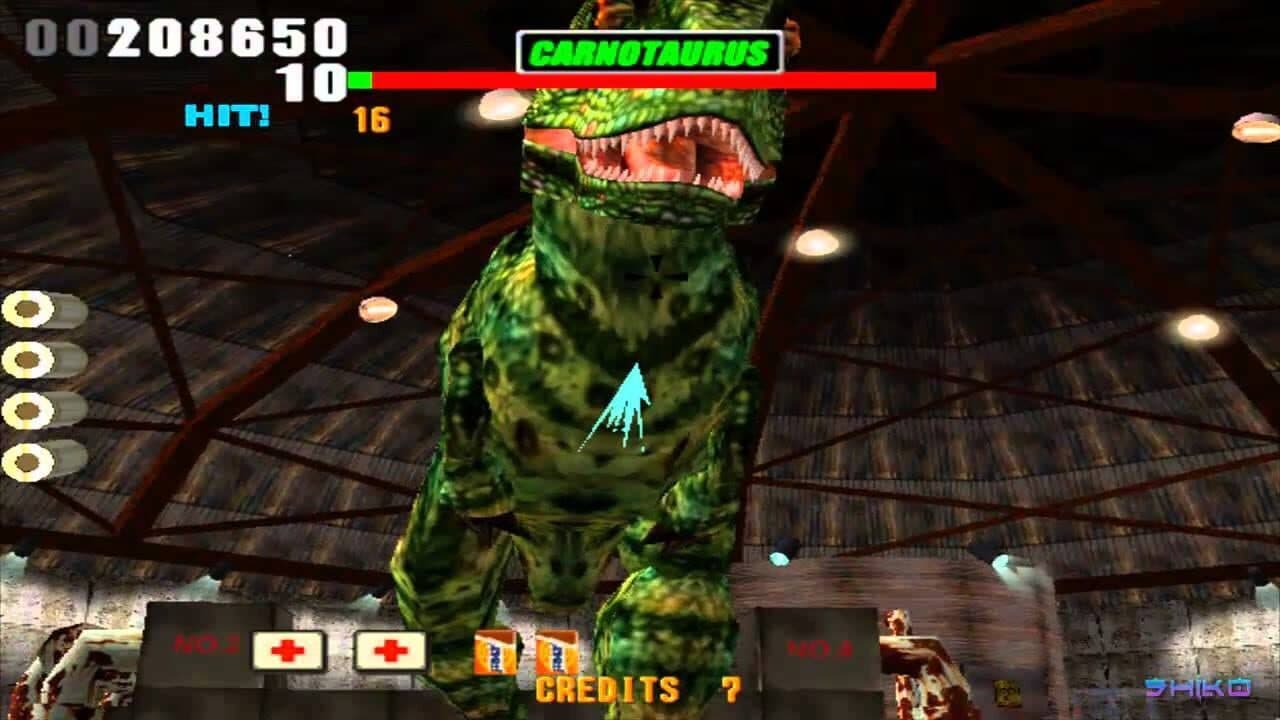Click the green segment of the boss health bar
The height and width of the screenshot is (720, 1280).
[x=360, y=79]
